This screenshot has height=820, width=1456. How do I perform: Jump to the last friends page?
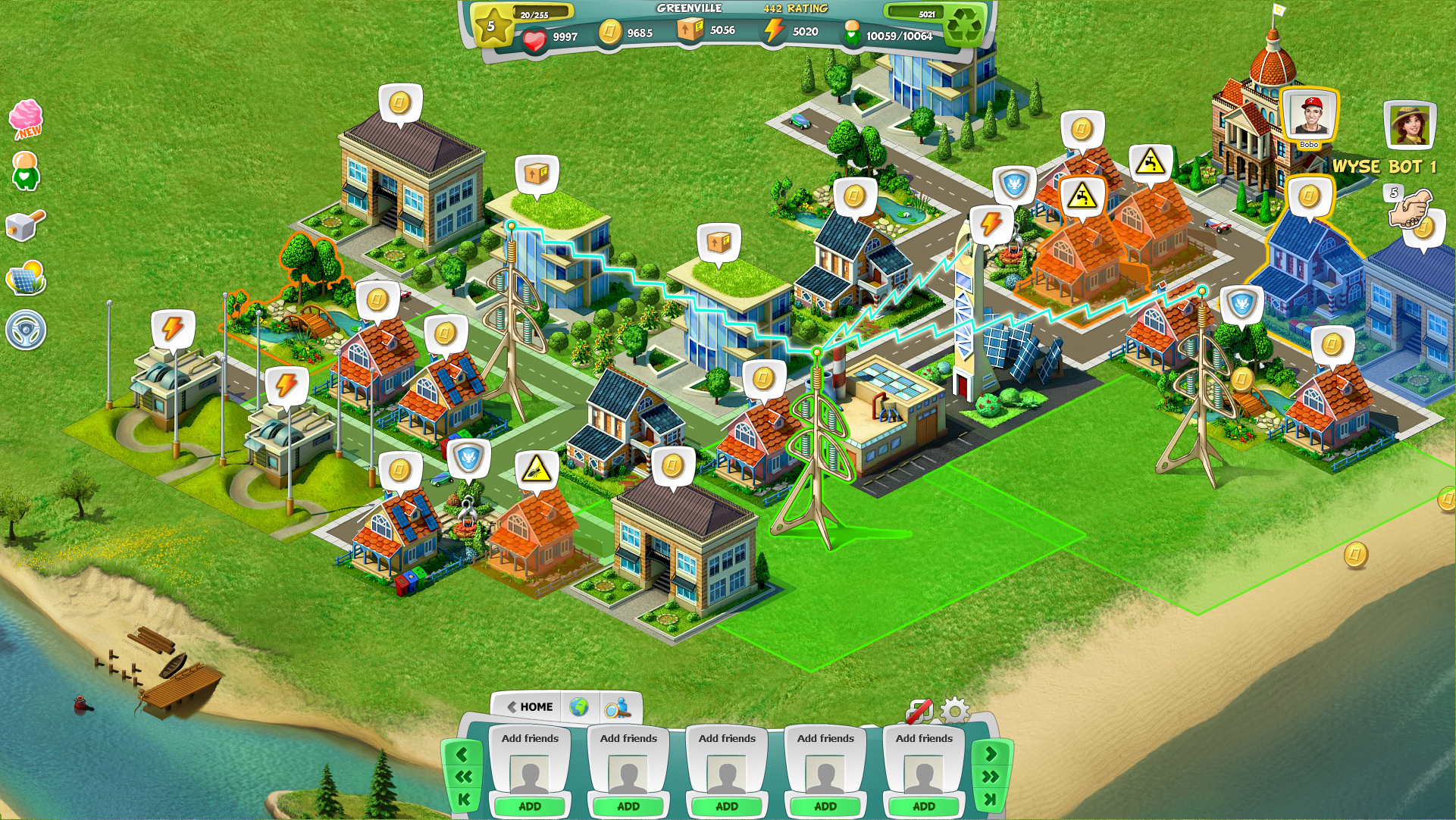(990, 799)
